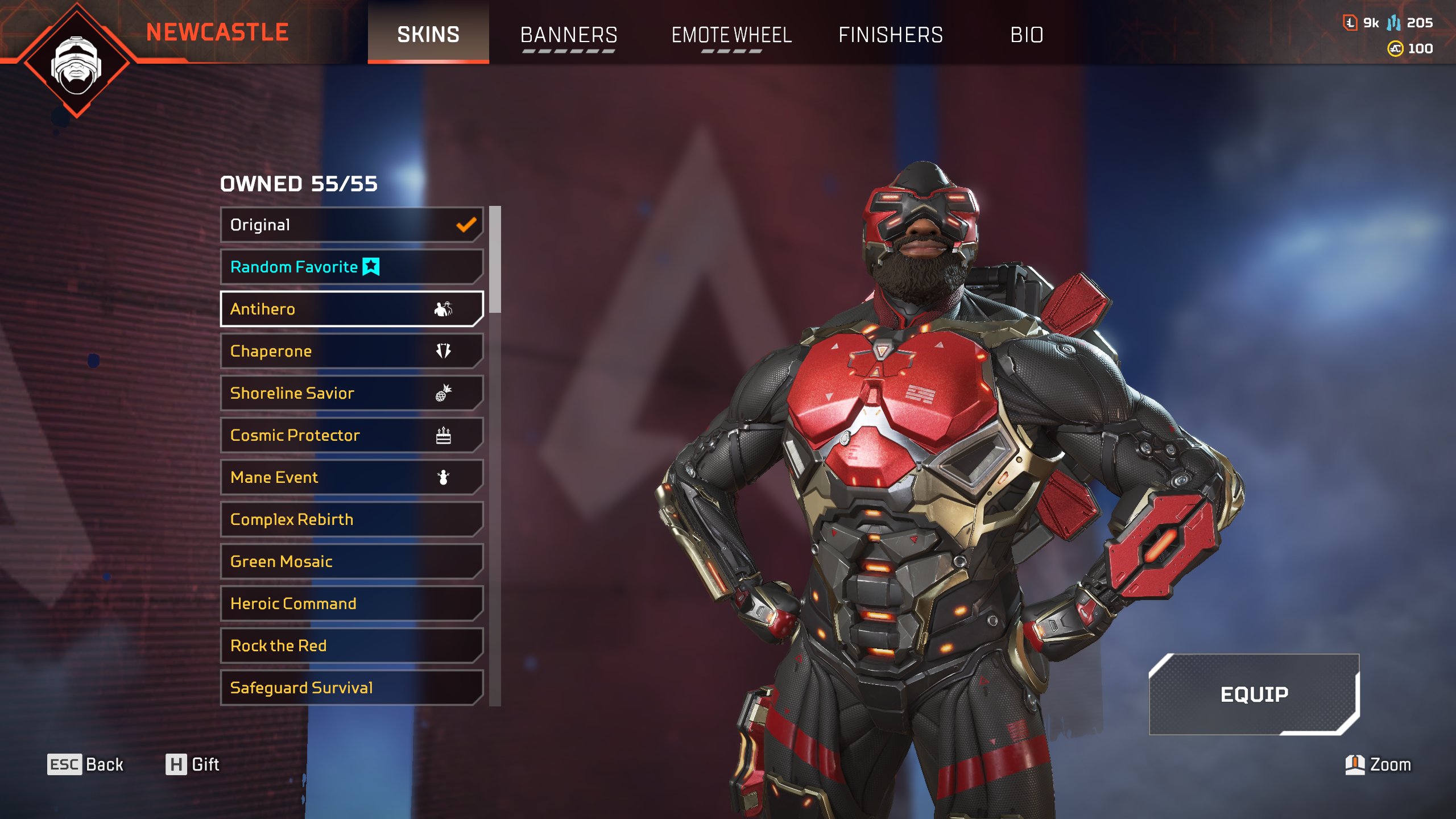Pick the Shoreline Savior skin
Screen dimensions: 1456x819
point(351,394)
